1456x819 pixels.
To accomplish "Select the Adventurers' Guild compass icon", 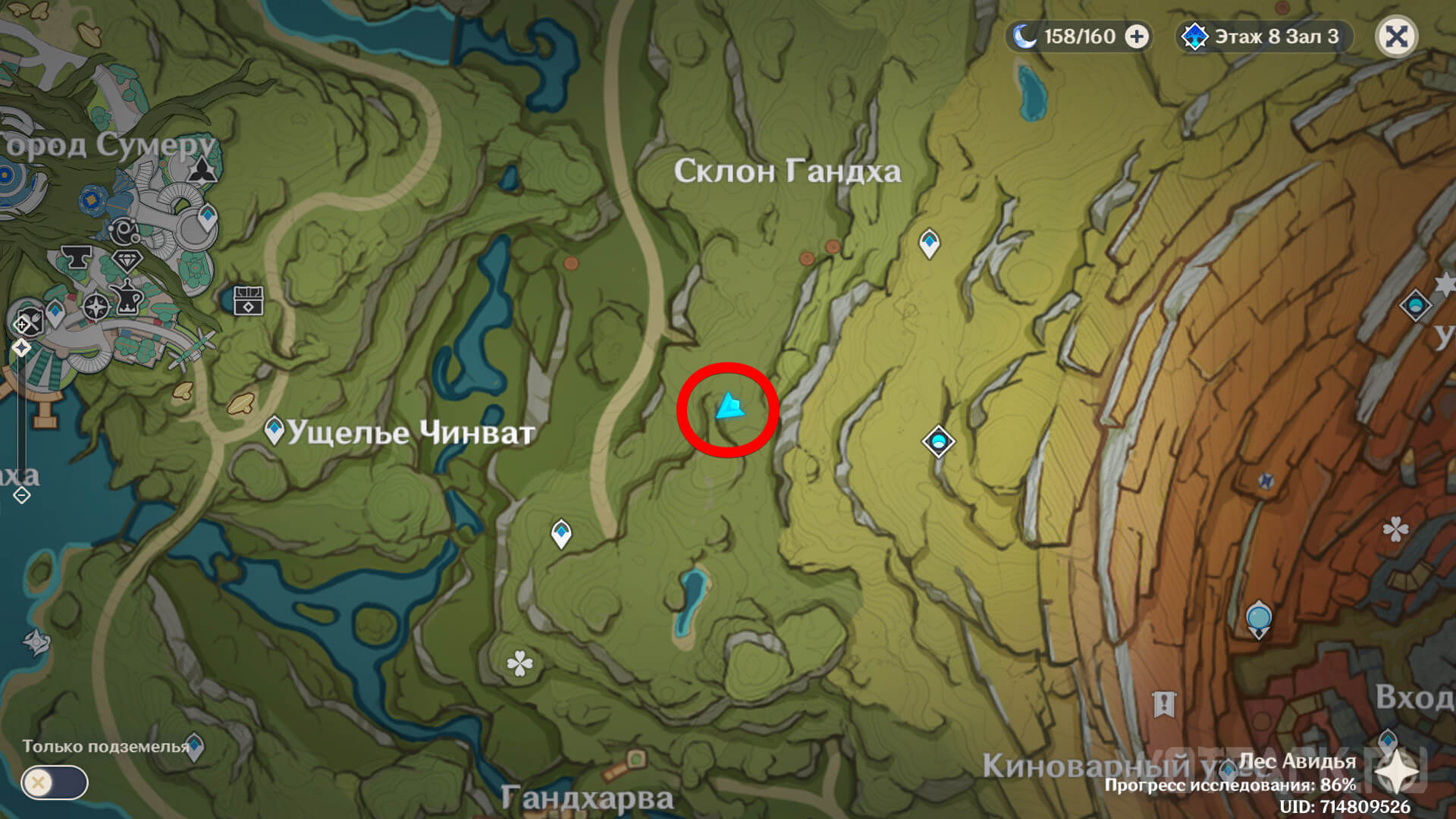I will point(96,307).
